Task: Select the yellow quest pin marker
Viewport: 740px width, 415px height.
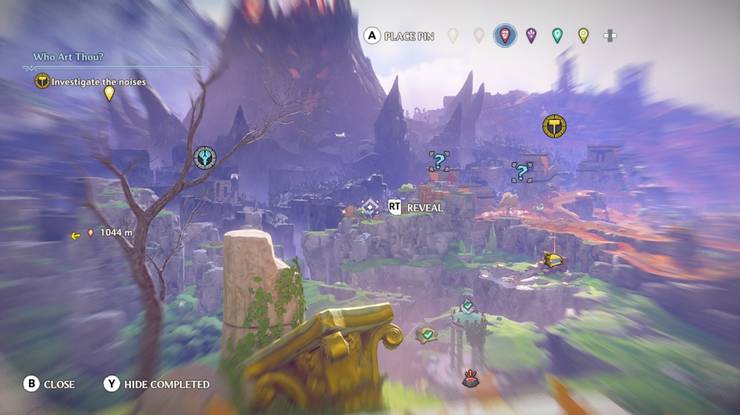Action: 110,94
